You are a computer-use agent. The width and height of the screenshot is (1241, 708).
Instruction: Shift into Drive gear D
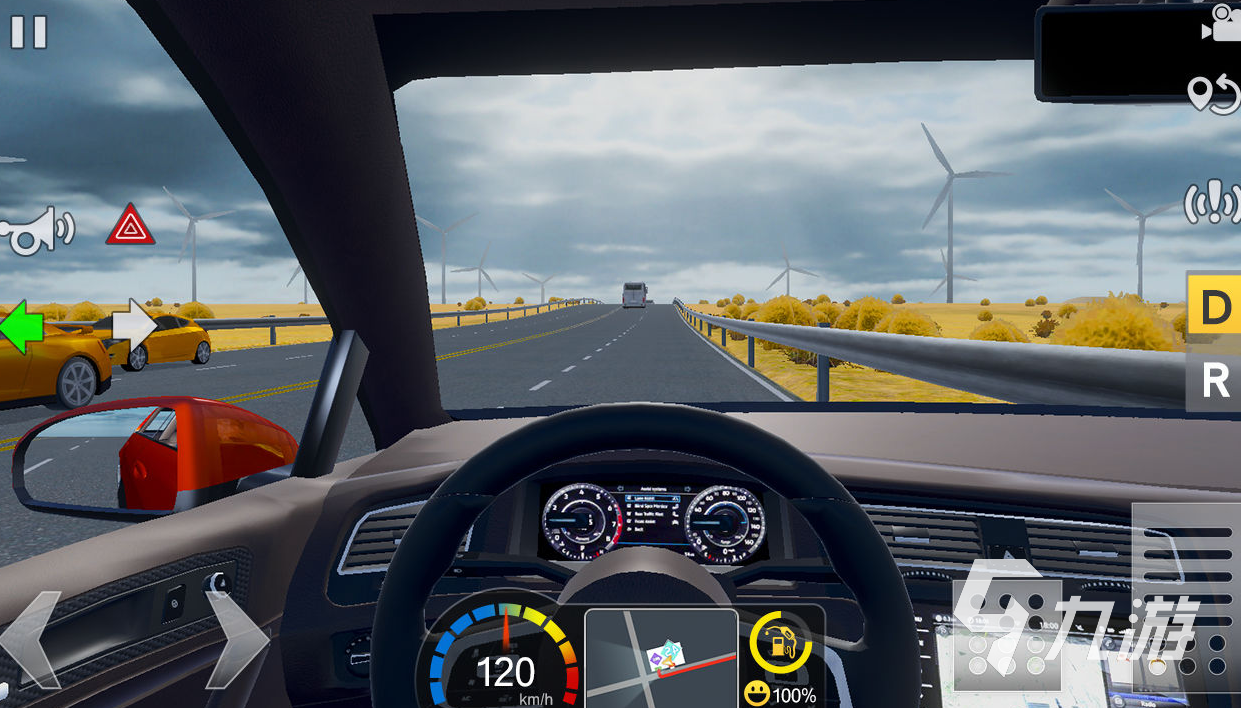point(1214,306)
